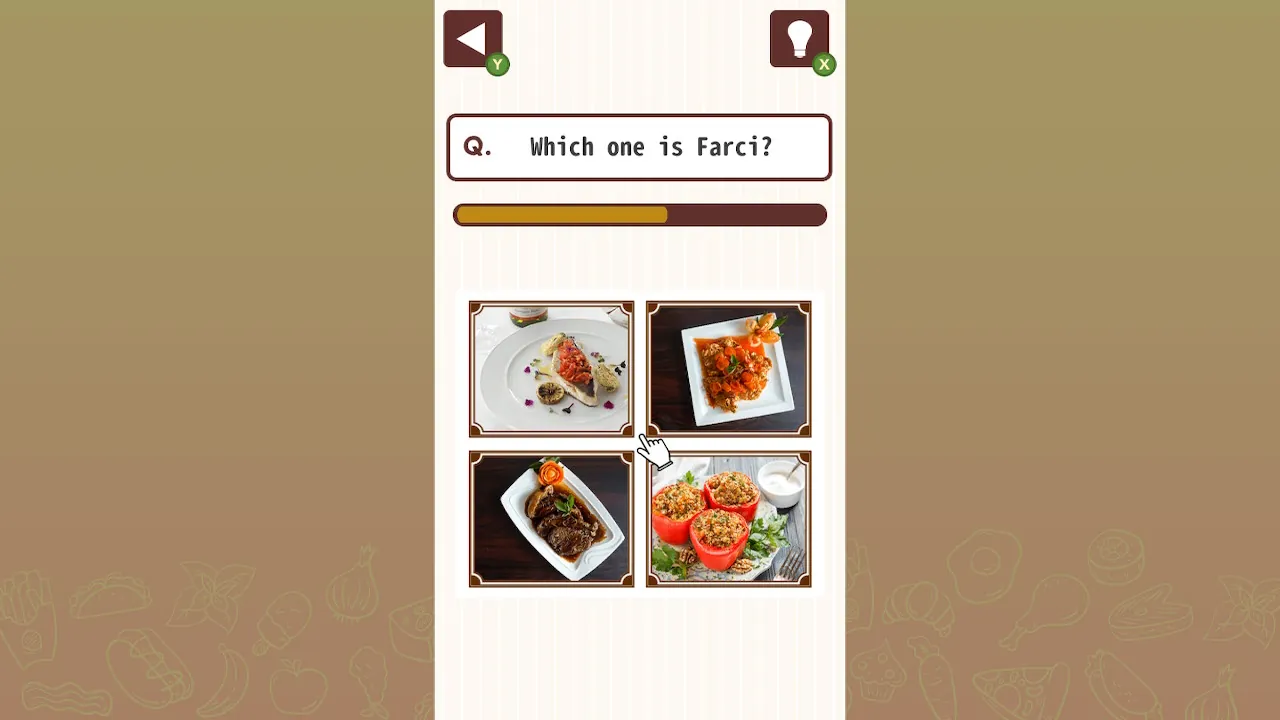Select the fish with tomato topping photo

click(551, 368)
